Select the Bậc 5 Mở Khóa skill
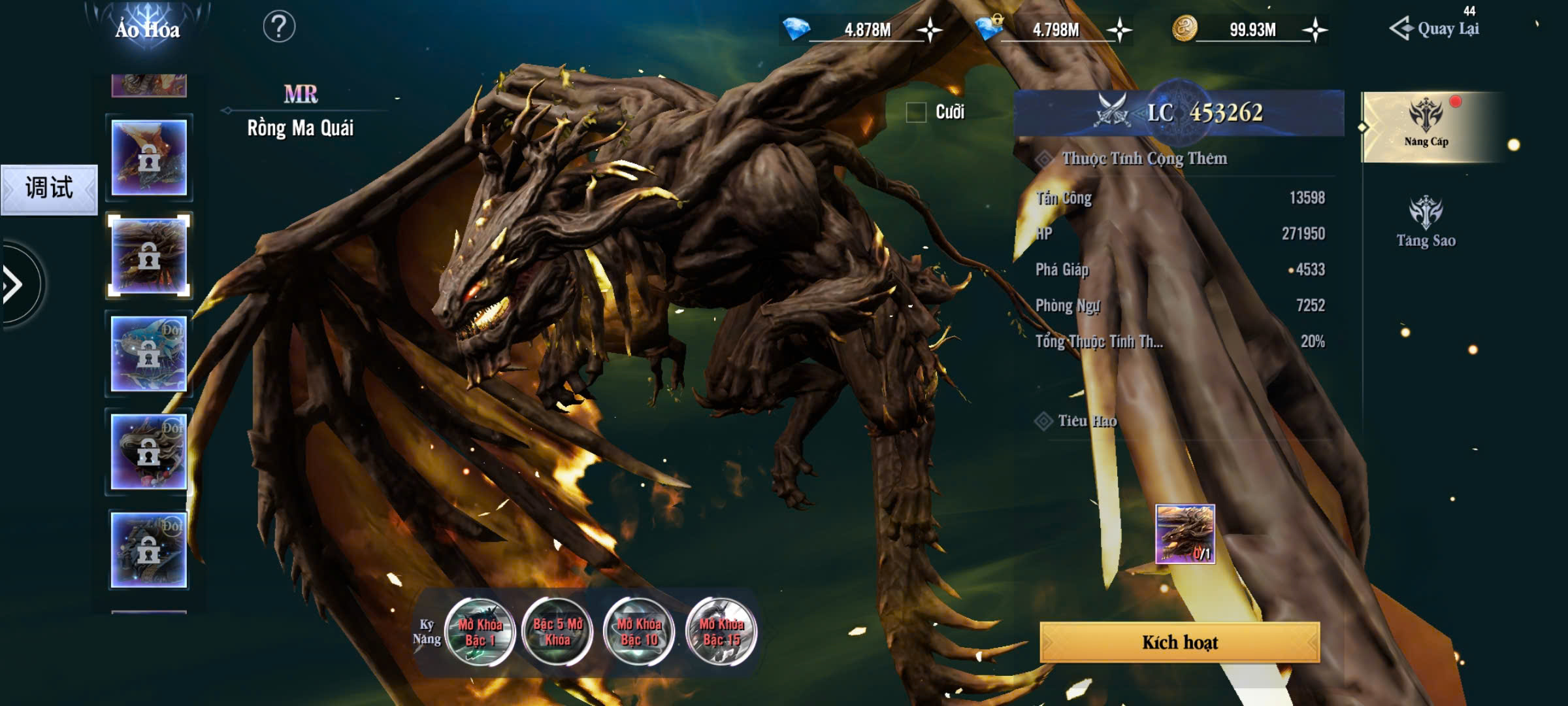 coord(558,632)
